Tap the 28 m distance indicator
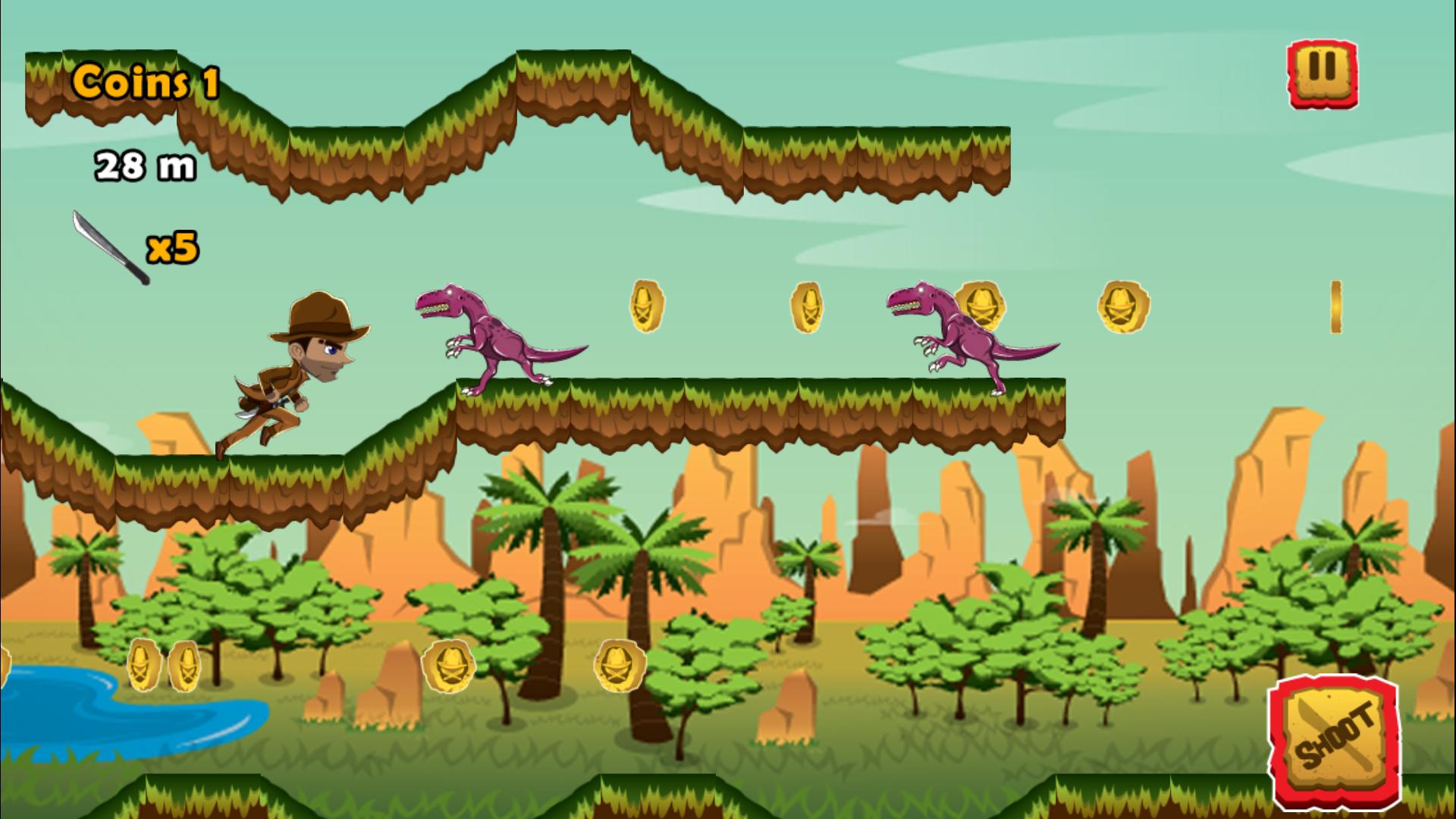The height and width of the screenshot is (819, 1456). coord(146,165)
